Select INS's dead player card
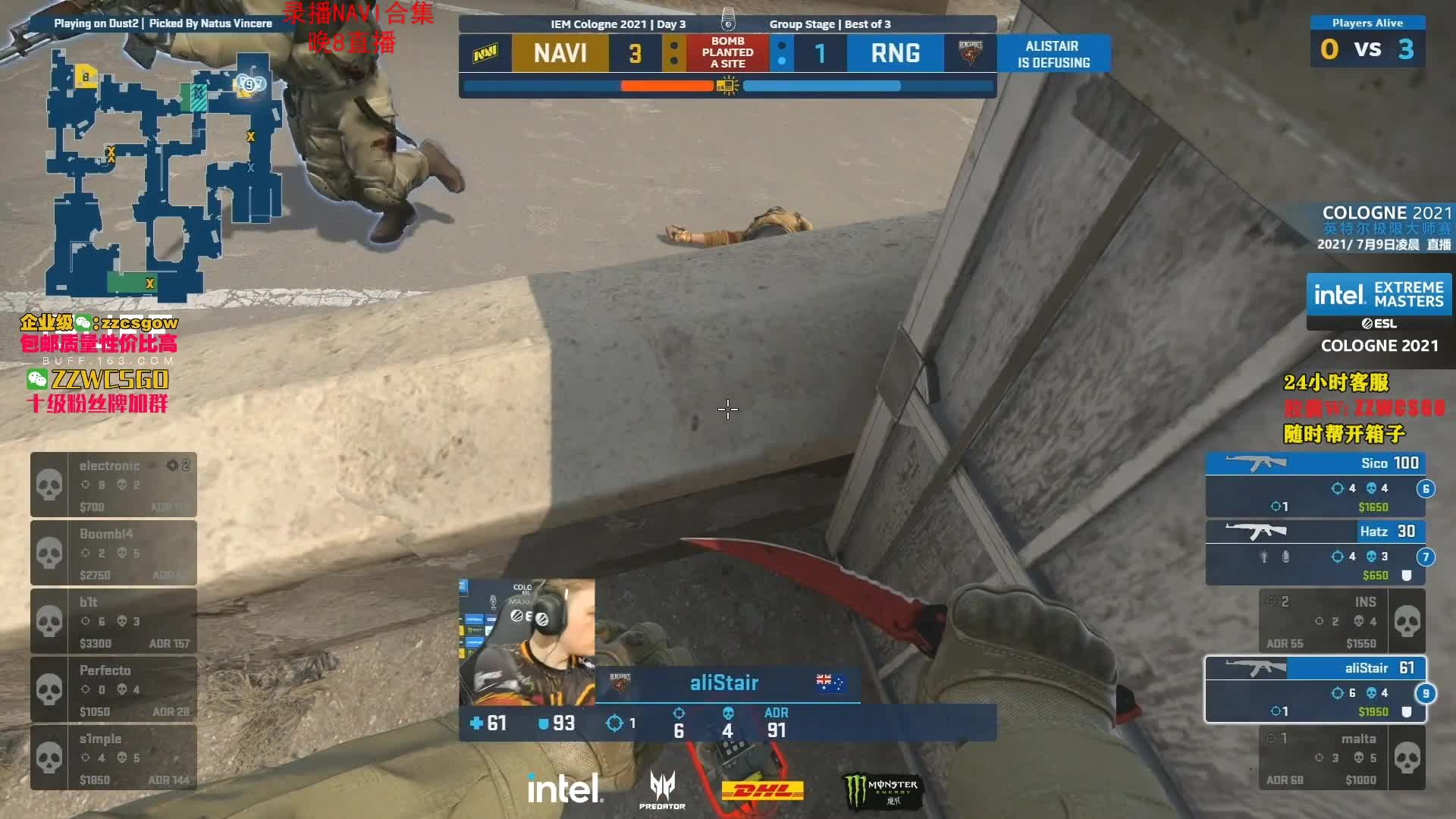This screenshot has height=819, width=1456. (x=1342, y=621)
